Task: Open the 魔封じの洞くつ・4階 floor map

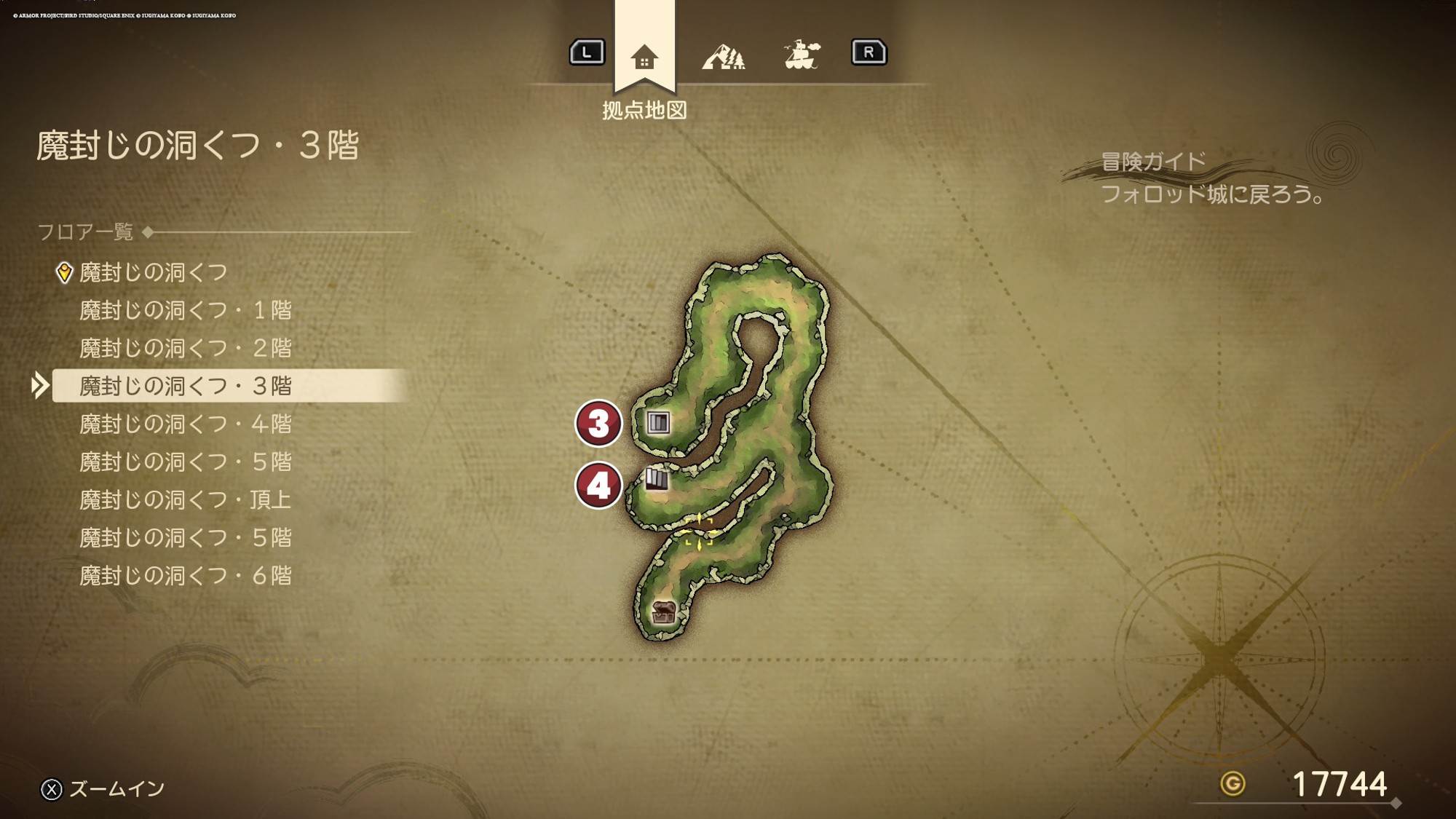Action: 185,424
